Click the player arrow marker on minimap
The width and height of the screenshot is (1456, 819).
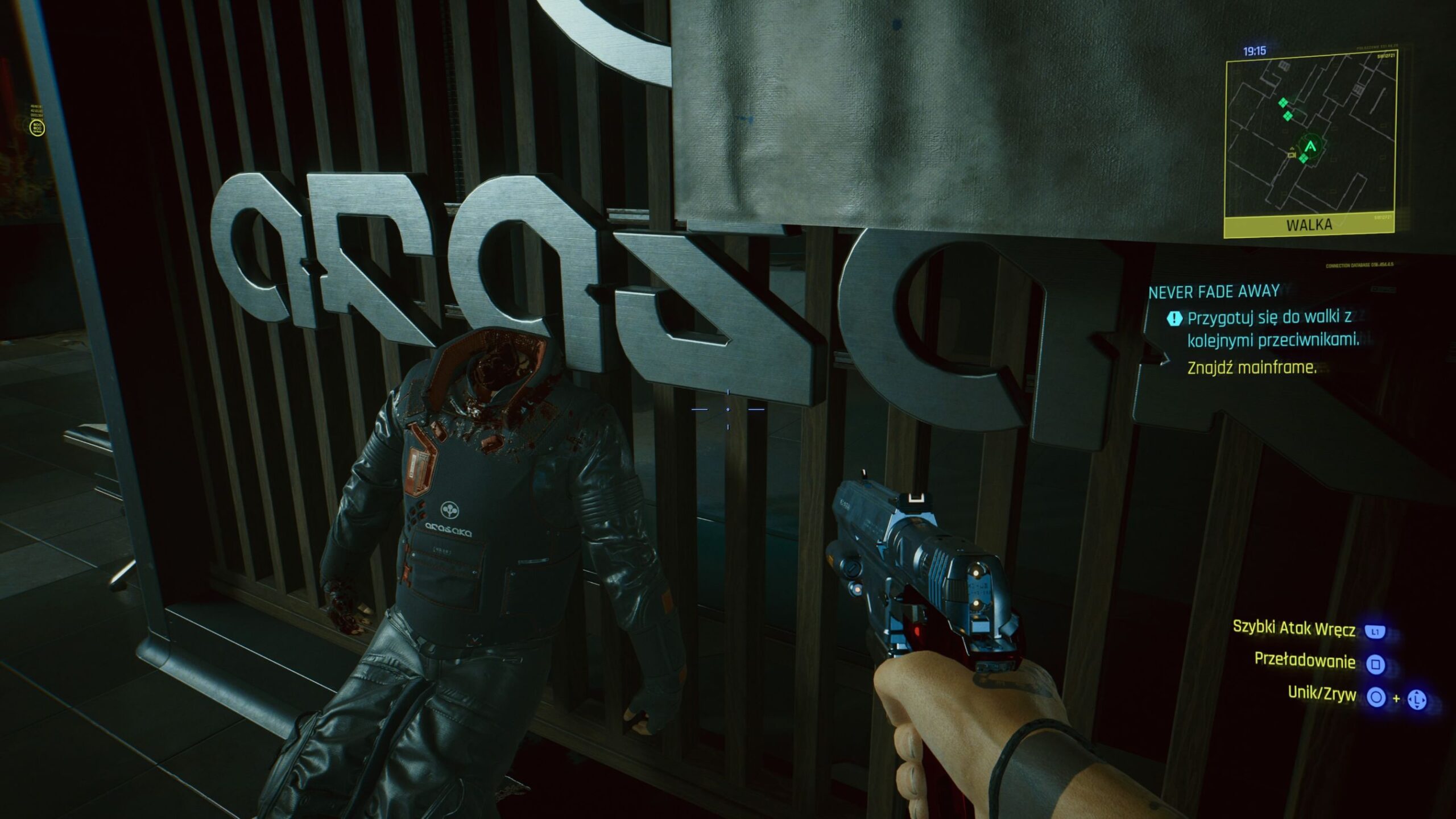1310,147
